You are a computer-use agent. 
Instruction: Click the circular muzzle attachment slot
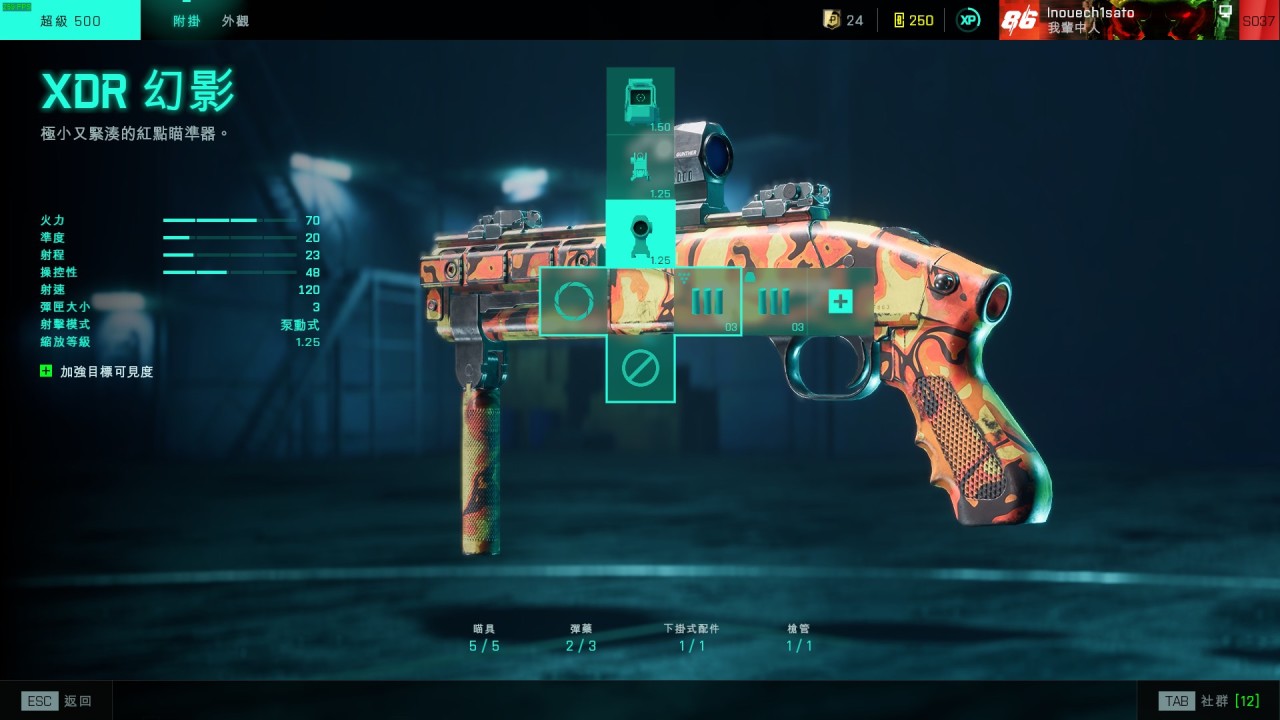(x=574, y=301)
